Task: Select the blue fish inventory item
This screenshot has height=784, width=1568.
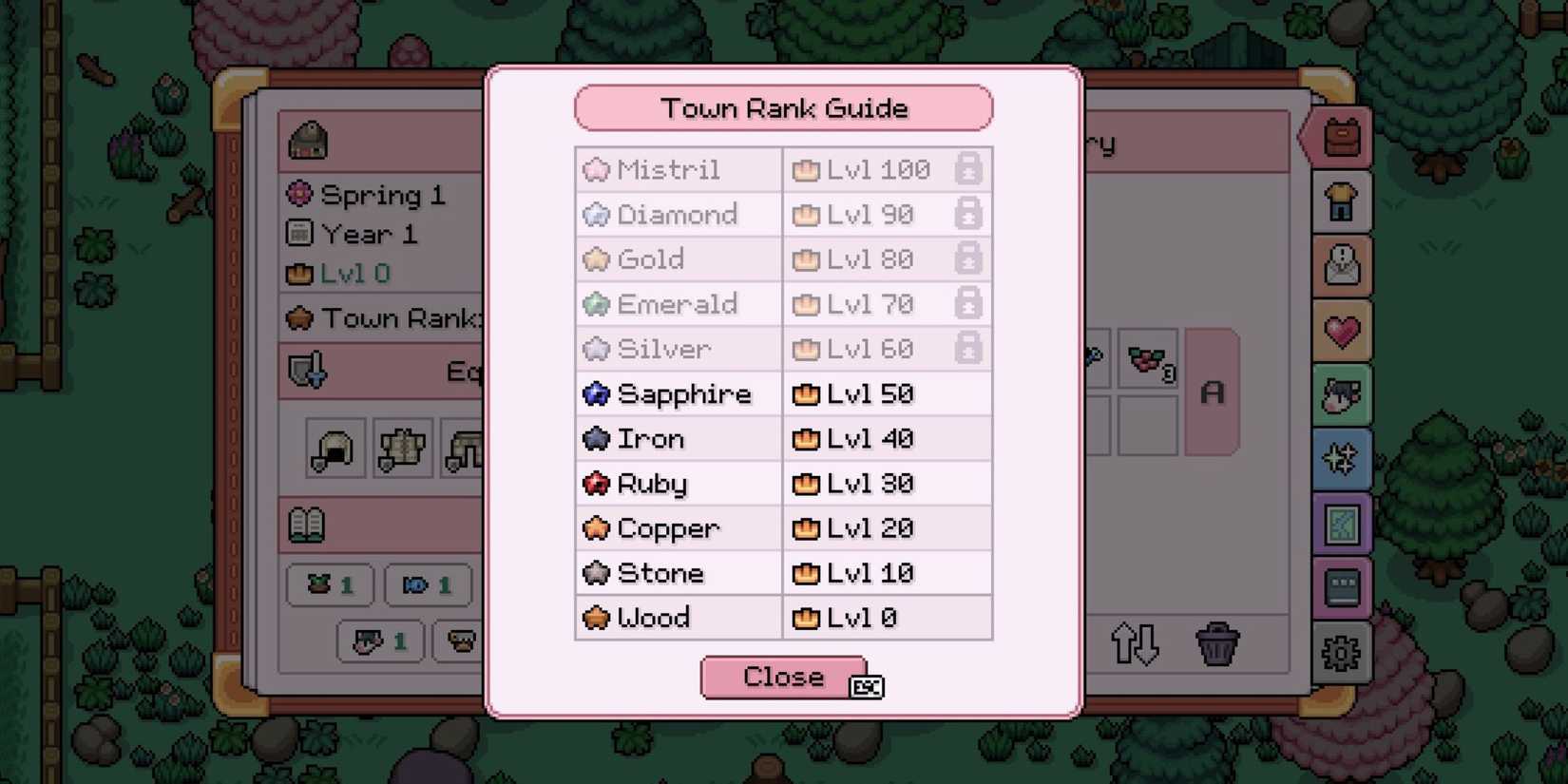Action: (x=428, y=585)
